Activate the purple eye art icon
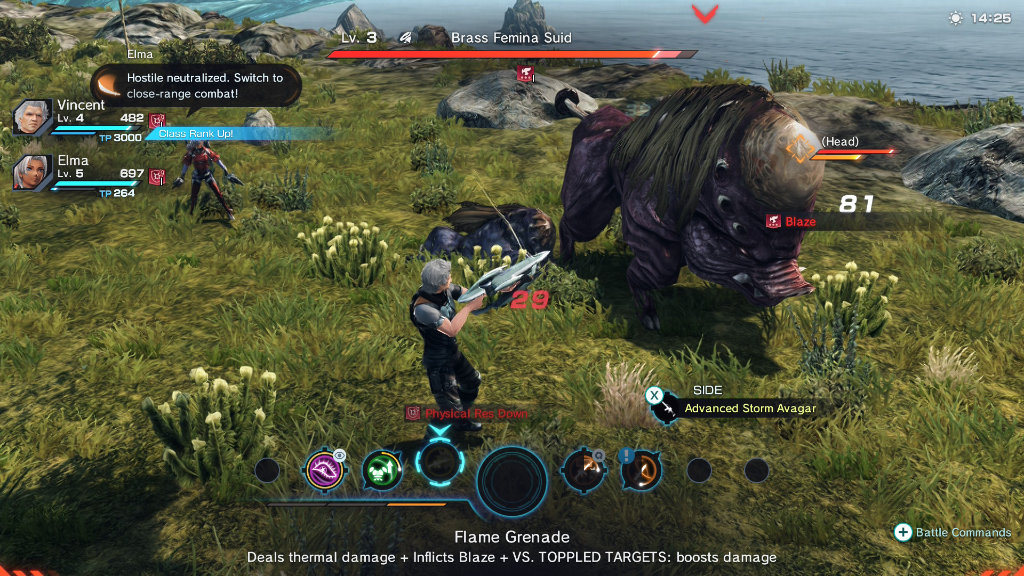Screen dimensions: 1024x576 pyautogui.click(x=325, y=469)
